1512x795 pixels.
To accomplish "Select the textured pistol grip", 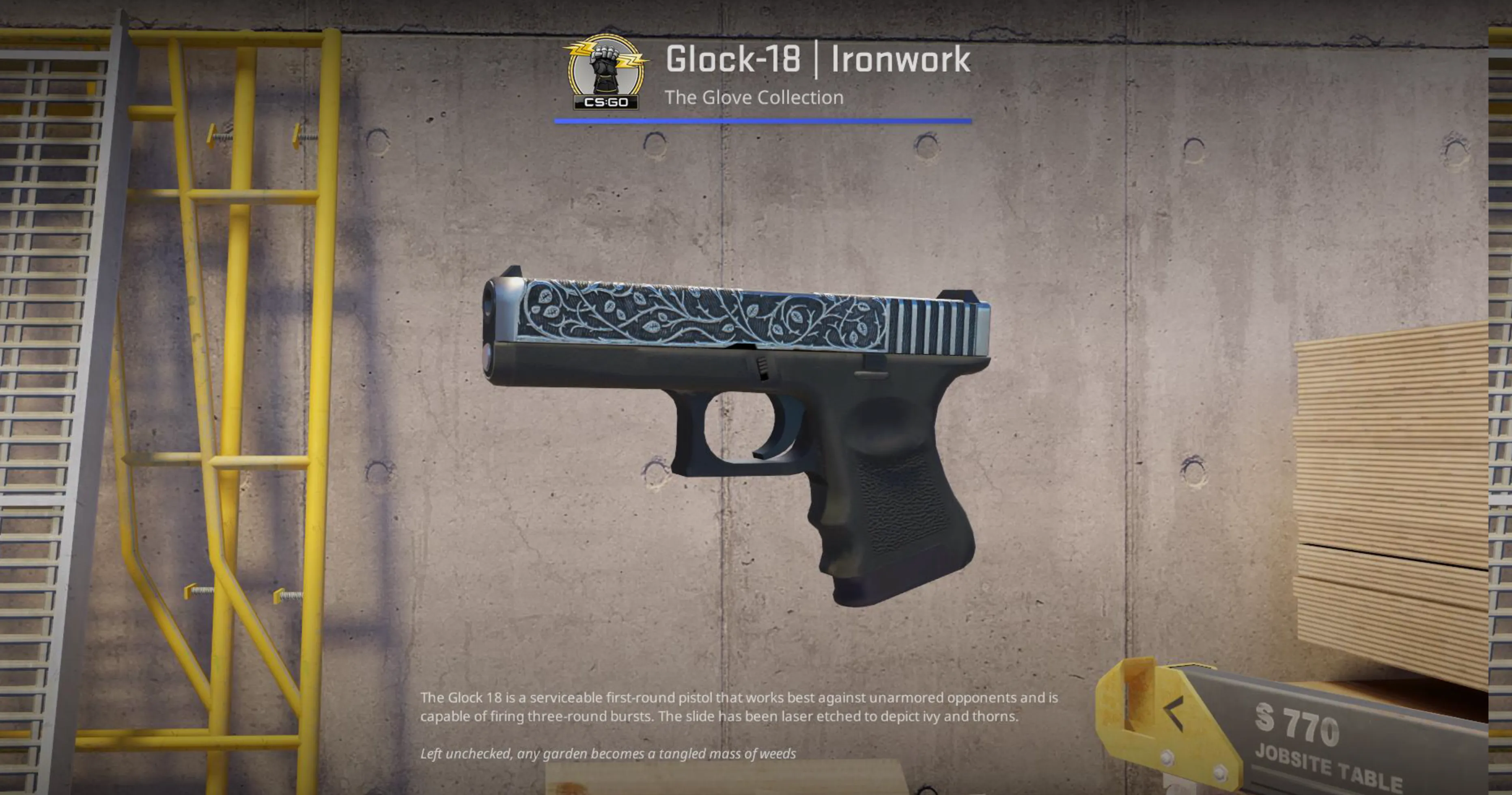I will [x=898, y=517].
